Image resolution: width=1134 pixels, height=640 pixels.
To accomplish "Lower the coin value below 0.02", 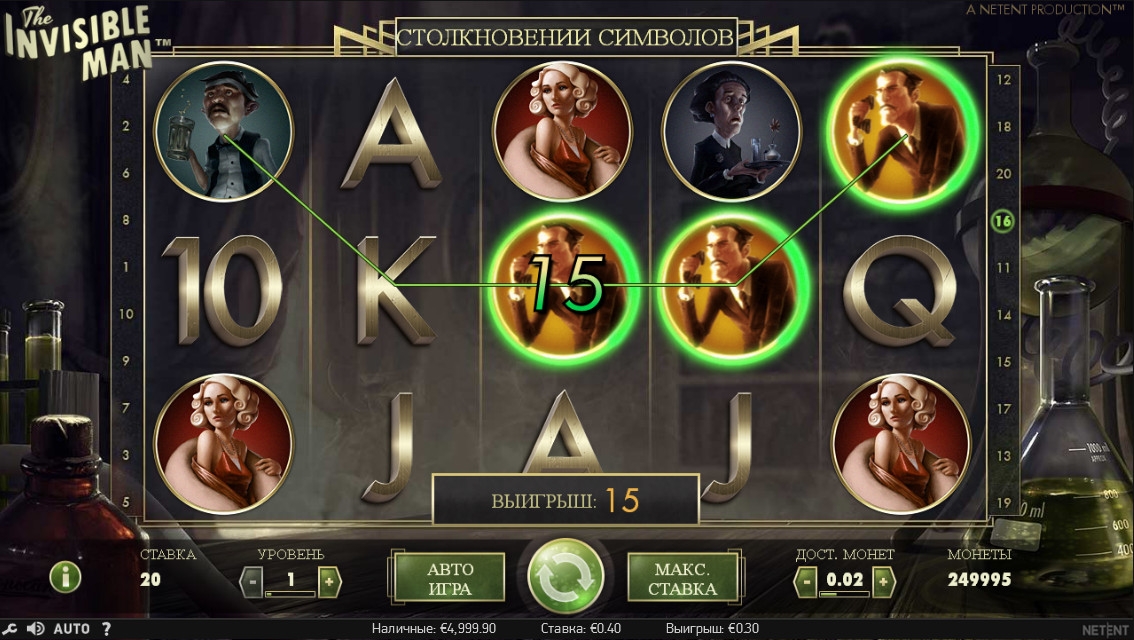I will pyautogui.click(x=806, y=579).
